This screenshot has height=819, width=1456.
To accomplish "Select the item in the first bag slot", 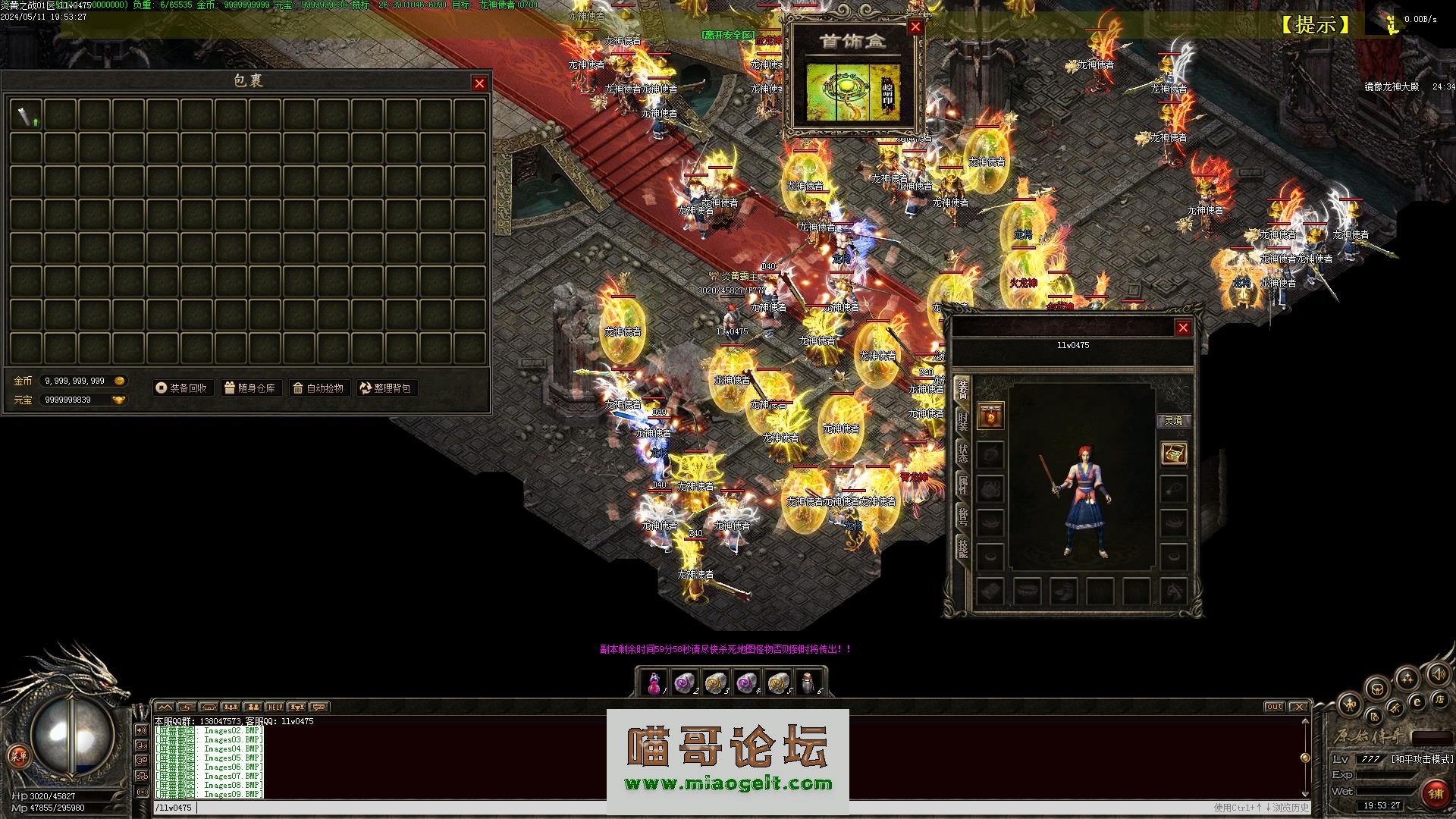I will coord(26,115).
